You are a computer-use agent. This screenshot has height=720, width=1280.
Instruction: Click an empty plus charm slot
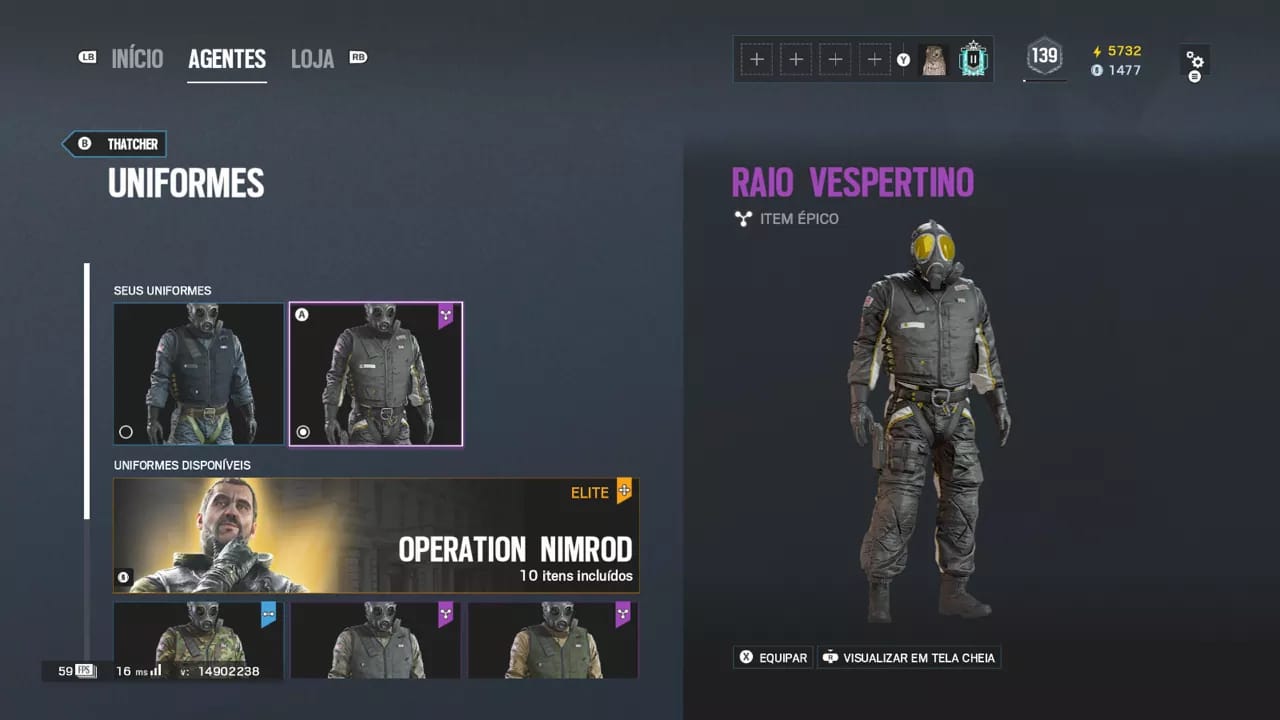[x=757, y=59]
